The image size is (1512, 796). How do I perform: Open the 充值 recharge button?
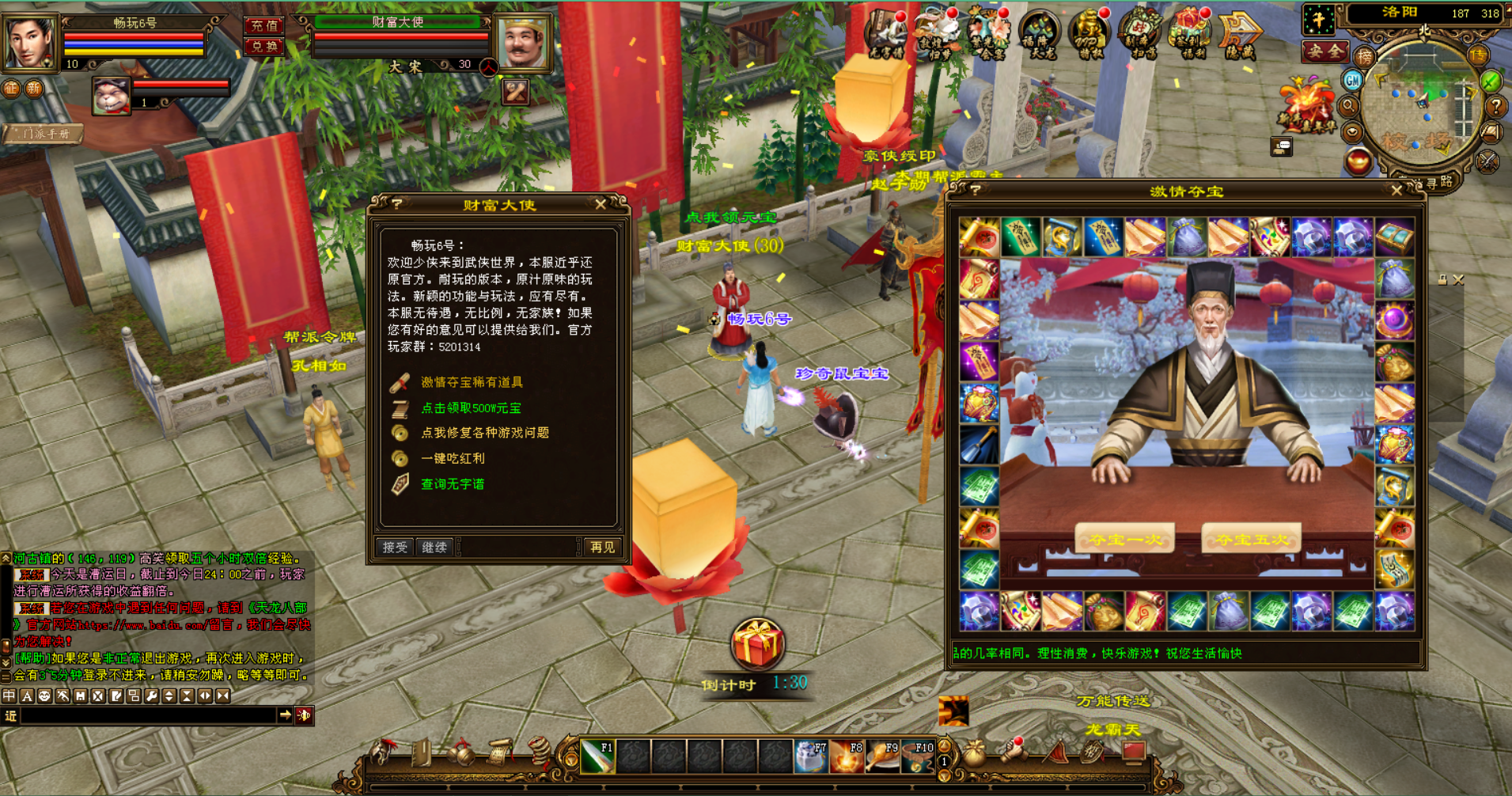(x=263, y=26)
